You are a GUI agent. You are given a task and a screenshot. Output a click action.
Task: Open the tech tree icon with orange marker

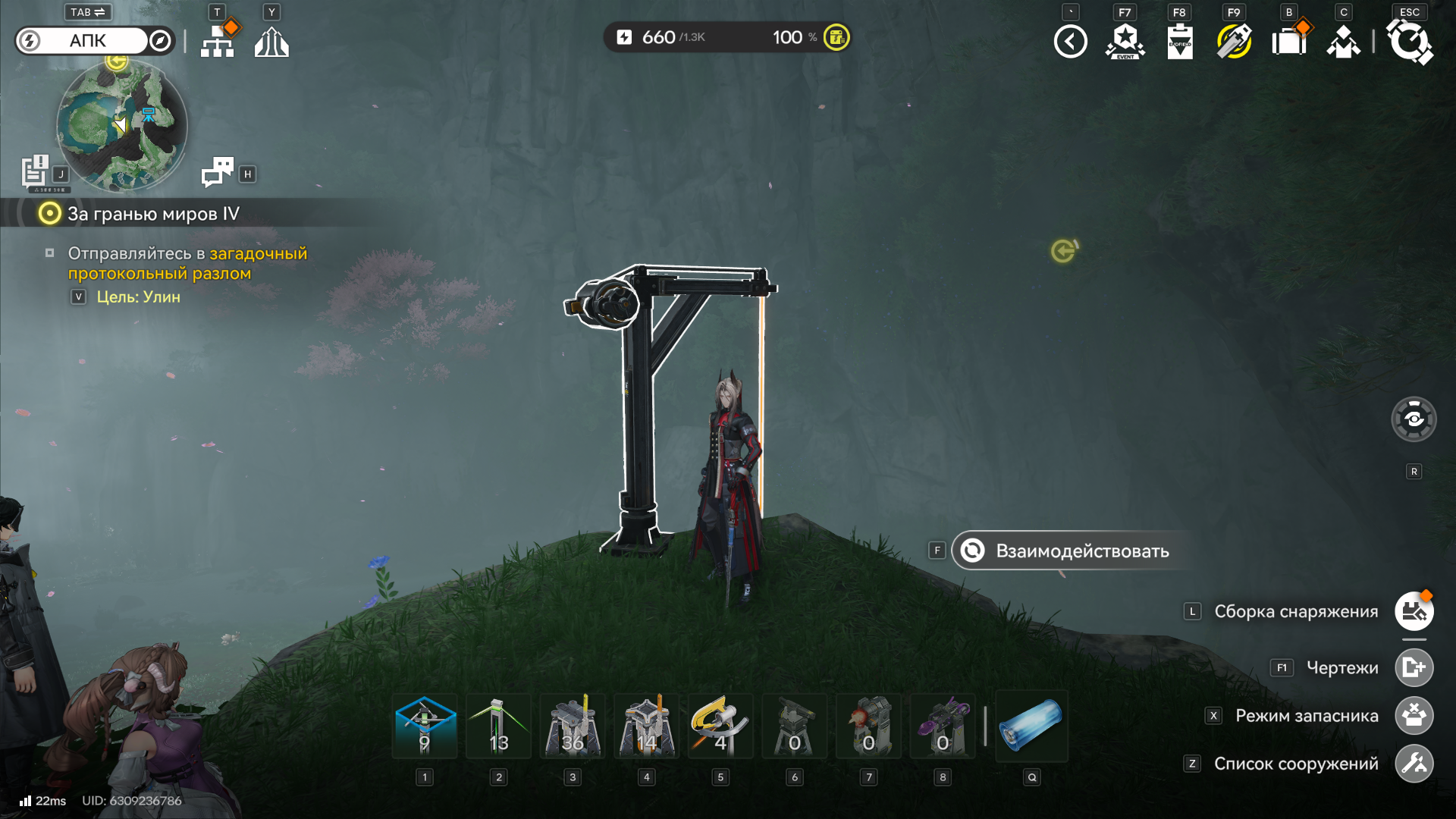pyautogui.click(x=218, y=42)
